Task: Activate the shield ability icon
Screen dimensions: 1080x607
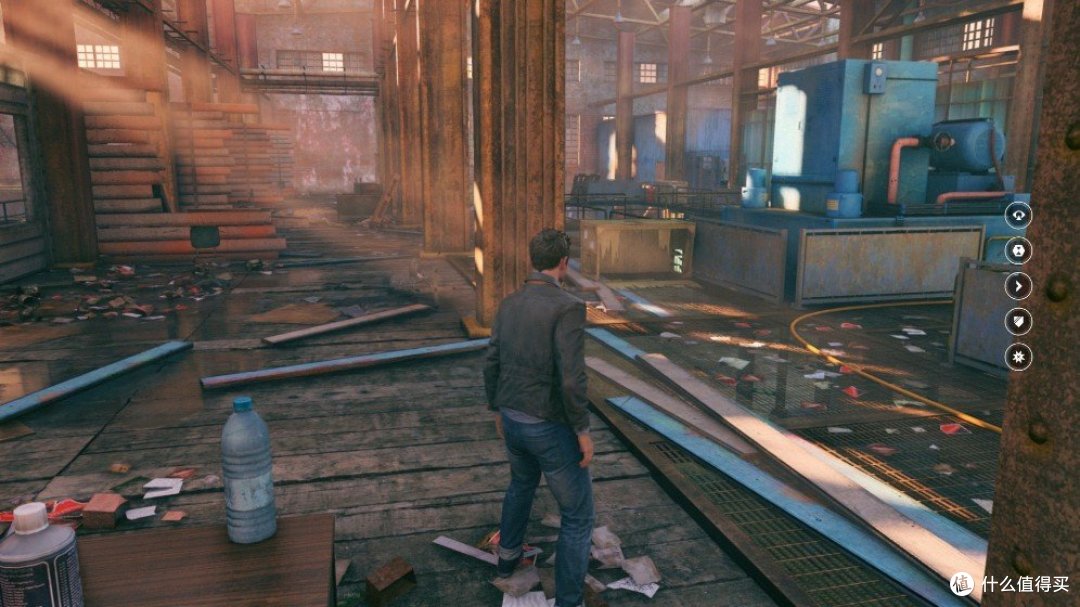Action: [x=1018, y=322]
